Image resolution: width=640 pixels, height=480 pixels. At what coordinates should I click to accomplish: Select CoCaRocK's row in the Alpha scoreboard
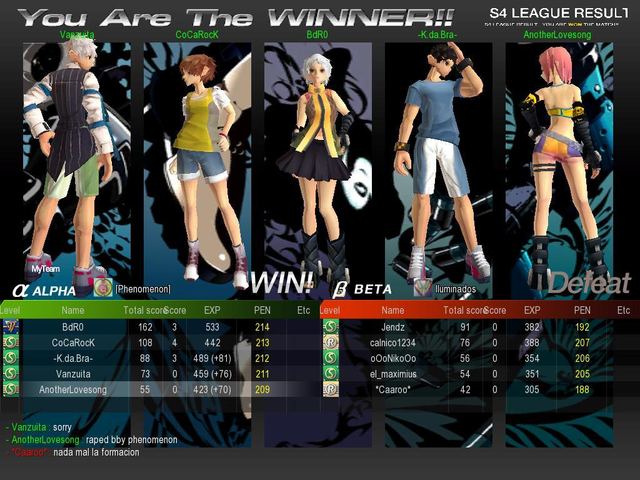coord(160,342)
